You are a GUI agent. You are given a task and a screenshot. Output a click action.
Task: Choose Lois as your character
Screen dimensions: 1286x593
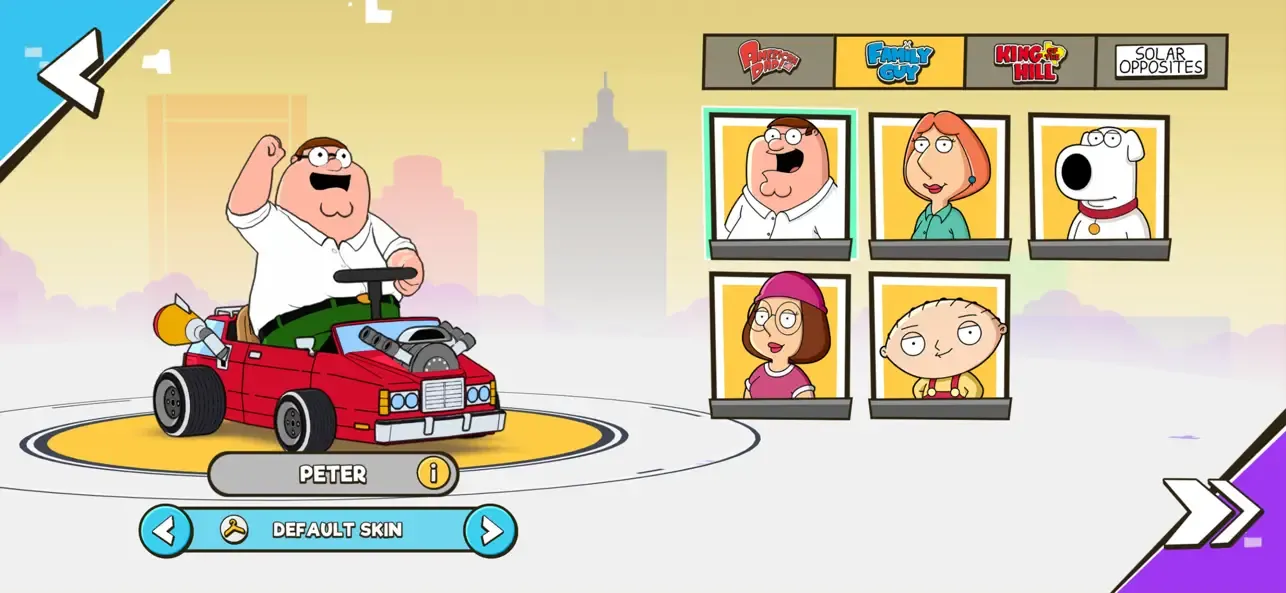click(x=939, y=180)
